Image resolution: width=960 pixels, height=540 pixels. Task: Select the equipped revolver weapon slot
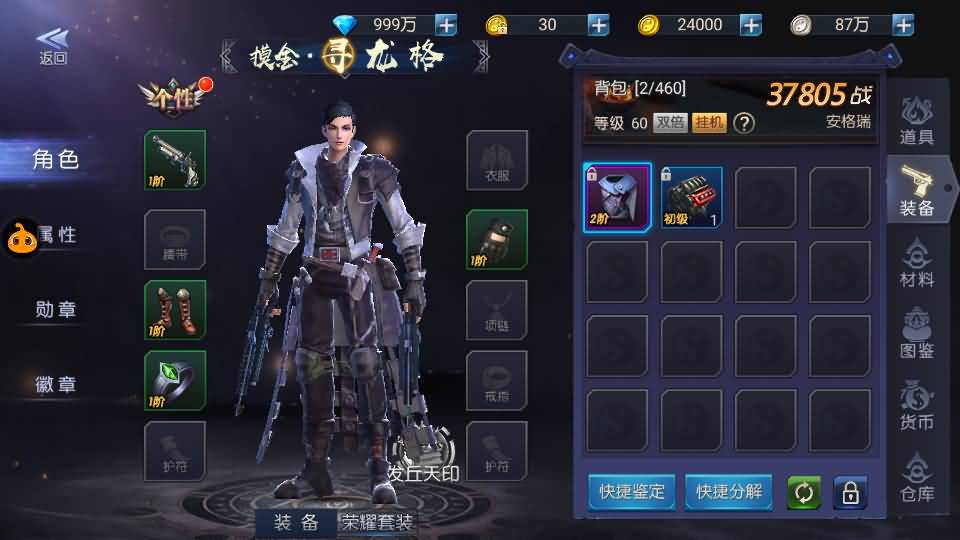[x=175, y=160]
